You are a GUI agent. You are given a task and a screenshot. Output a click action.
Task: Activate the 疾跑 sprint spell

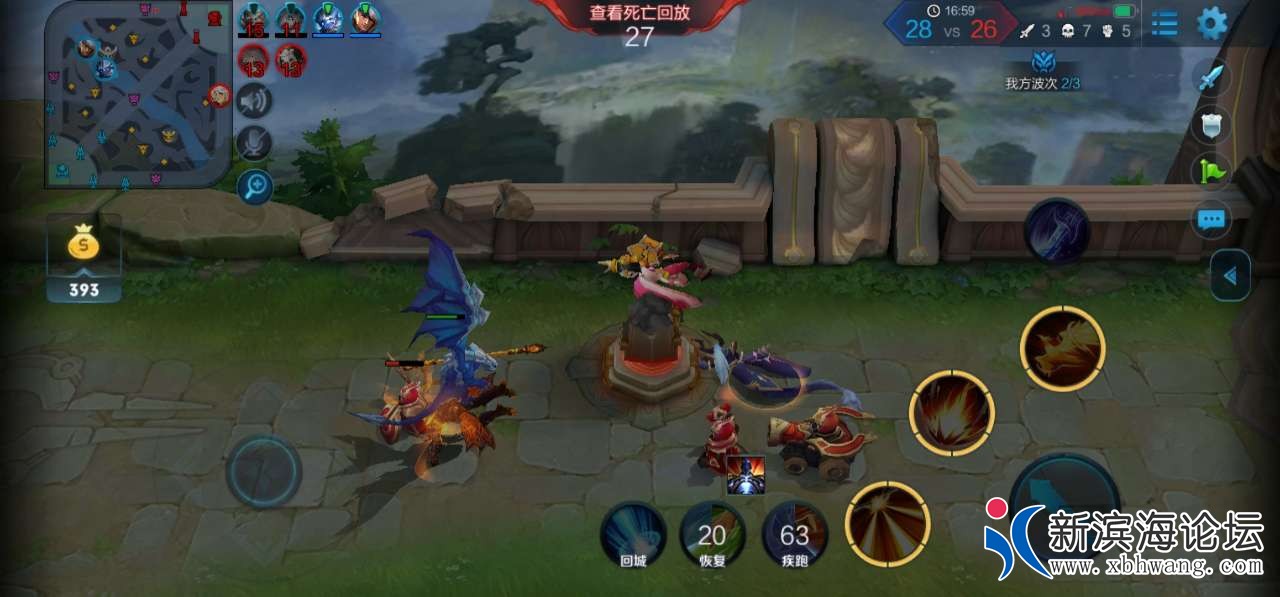[x=795, y=535]
